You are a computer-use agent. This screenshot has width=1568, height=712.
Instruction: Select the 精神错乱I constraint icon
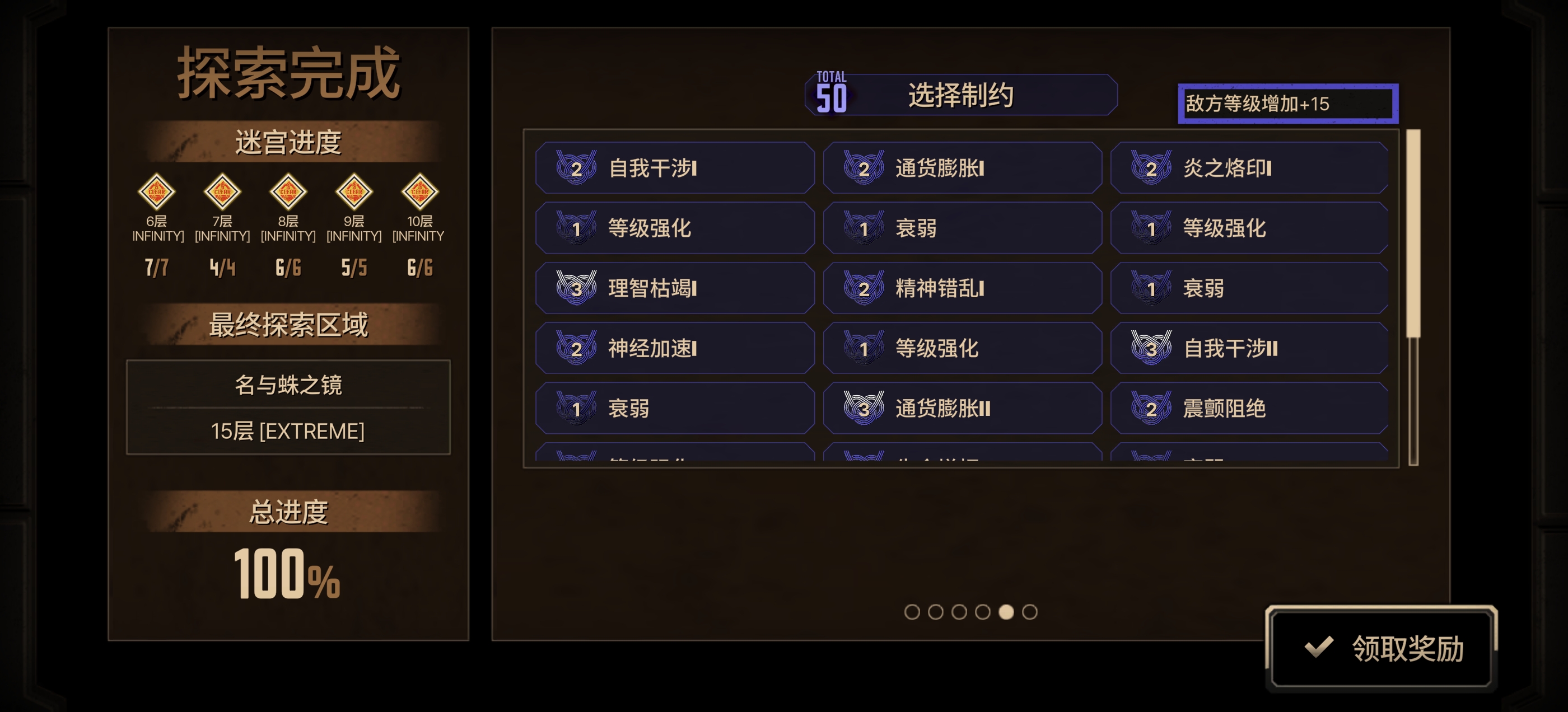[x=862, y=288]
